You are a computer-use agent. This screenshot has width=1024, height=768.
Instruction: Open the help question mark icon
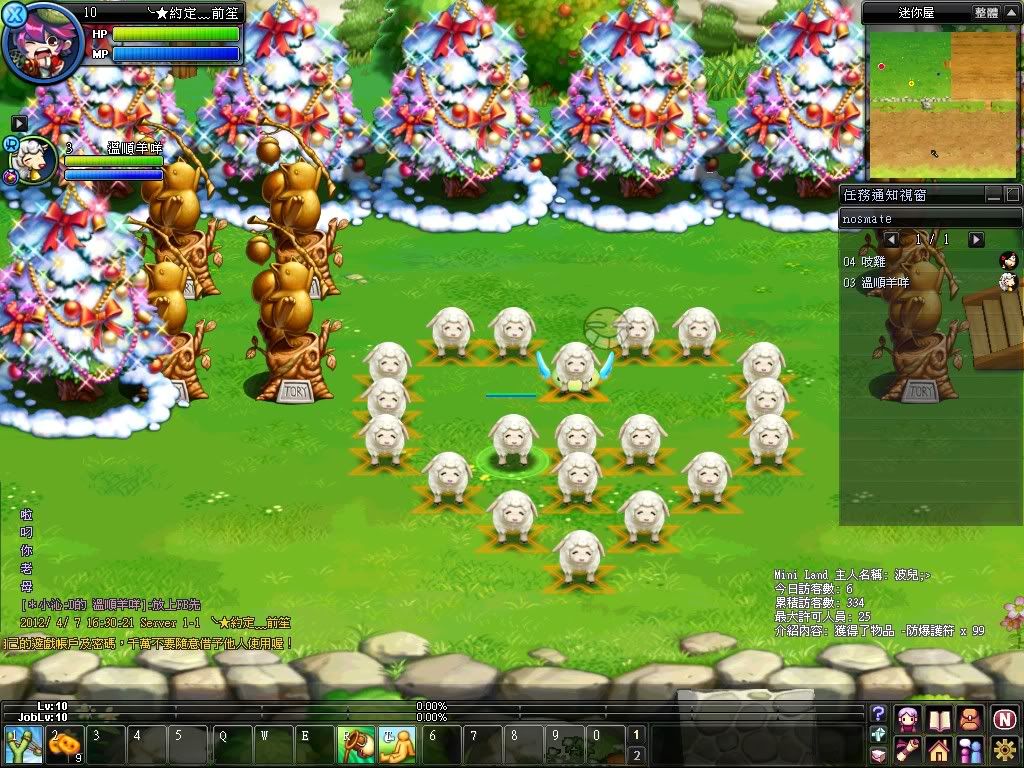(x=878, y=714)
